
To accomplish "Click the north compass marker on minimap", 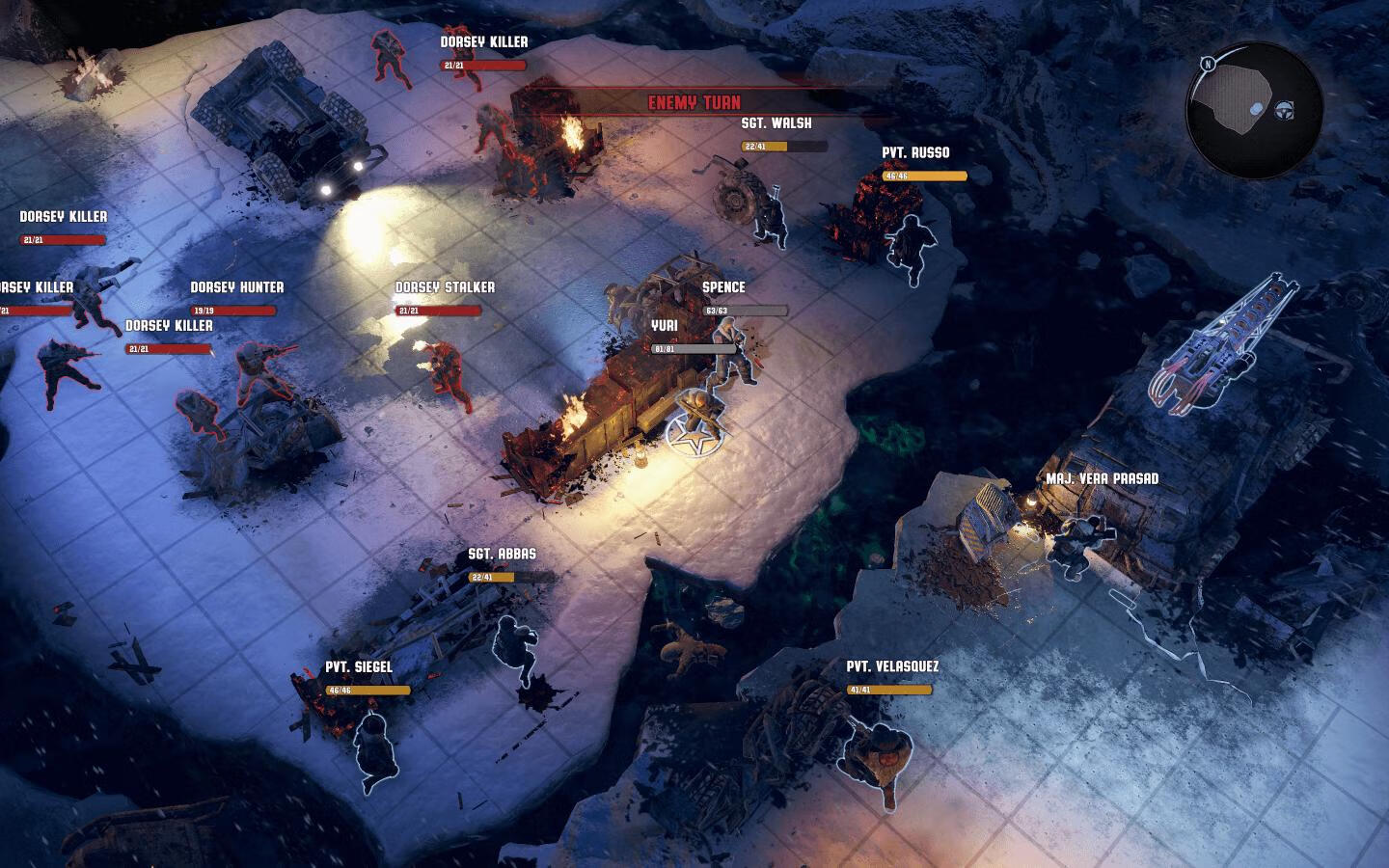I will 1207,65.
